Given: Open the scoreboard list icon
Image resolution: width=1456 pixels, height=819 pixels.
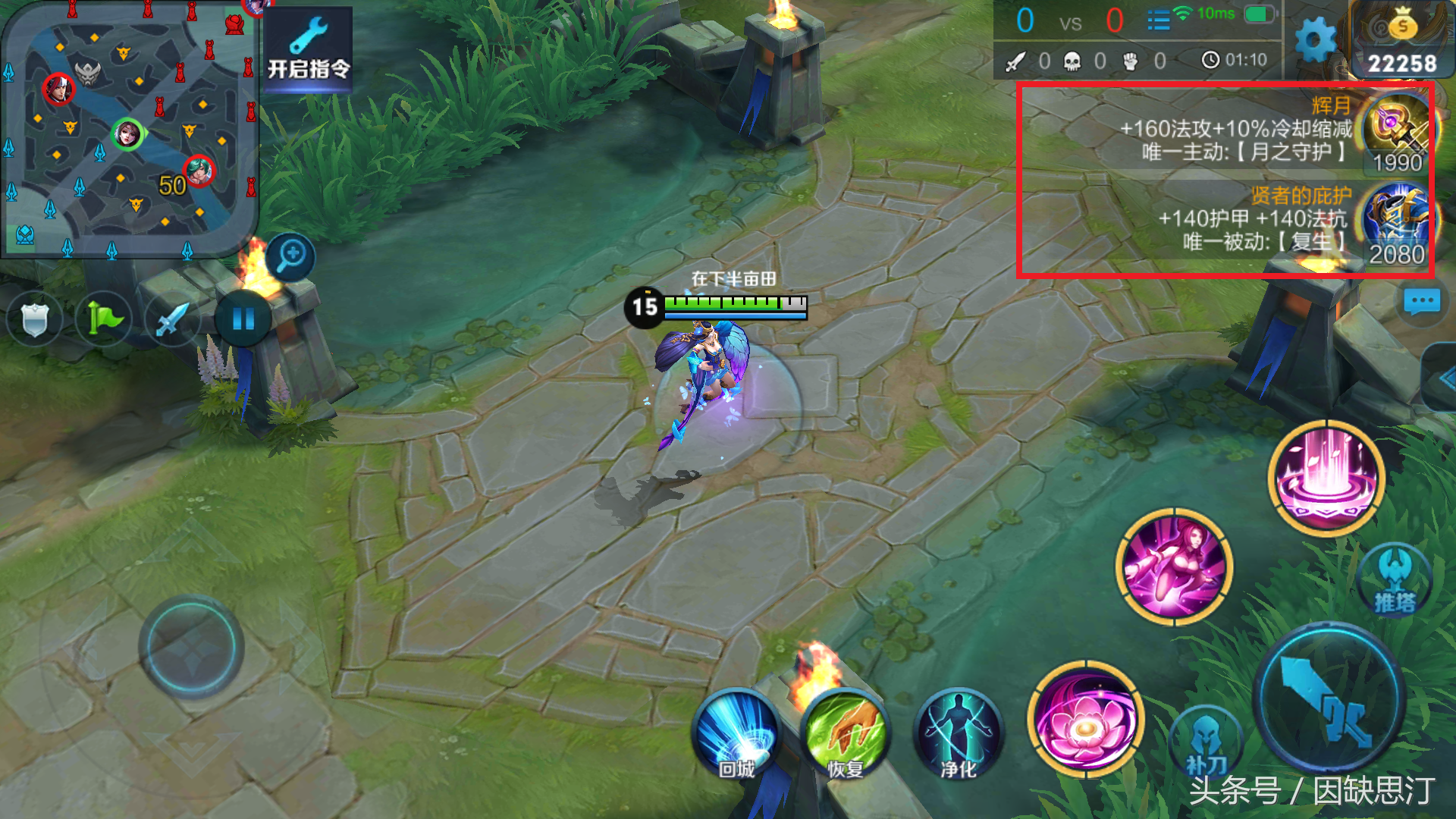Looking at the screenshot, I should coord(1158,20).
